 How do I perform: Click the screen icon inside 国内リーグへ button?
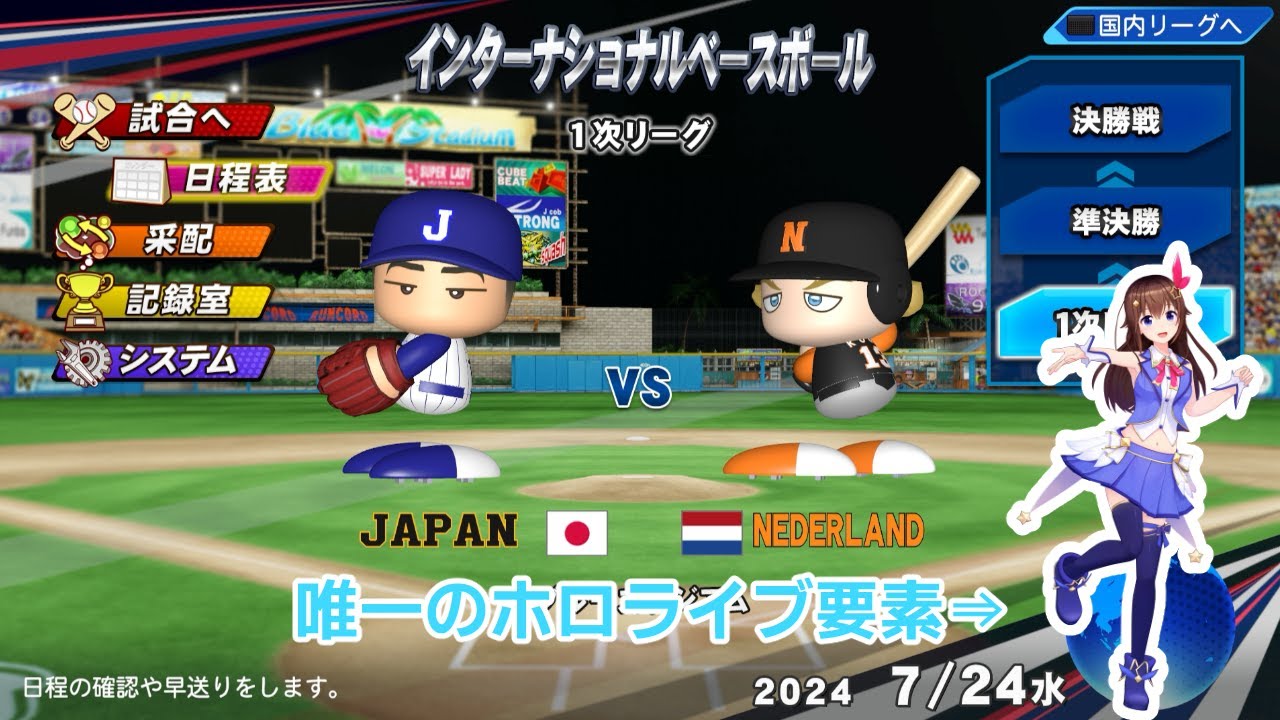(1082, 24)
